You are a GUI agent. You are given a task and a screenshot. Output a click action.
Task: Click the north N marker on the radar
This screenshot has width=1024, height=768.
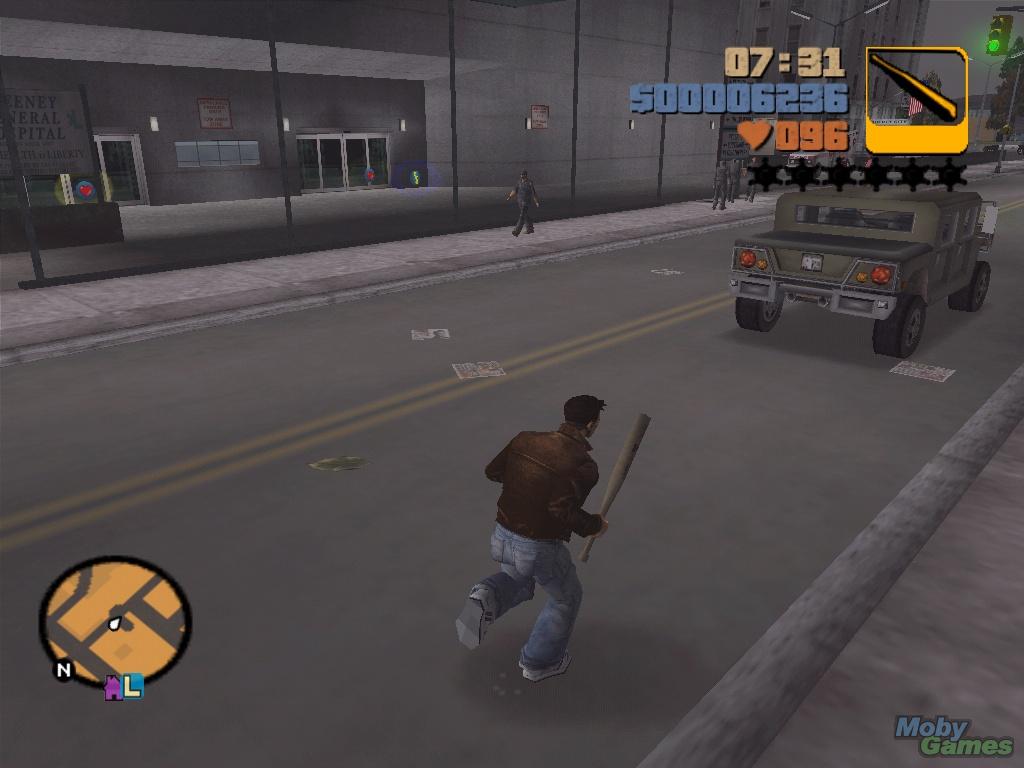coord(63,670)
